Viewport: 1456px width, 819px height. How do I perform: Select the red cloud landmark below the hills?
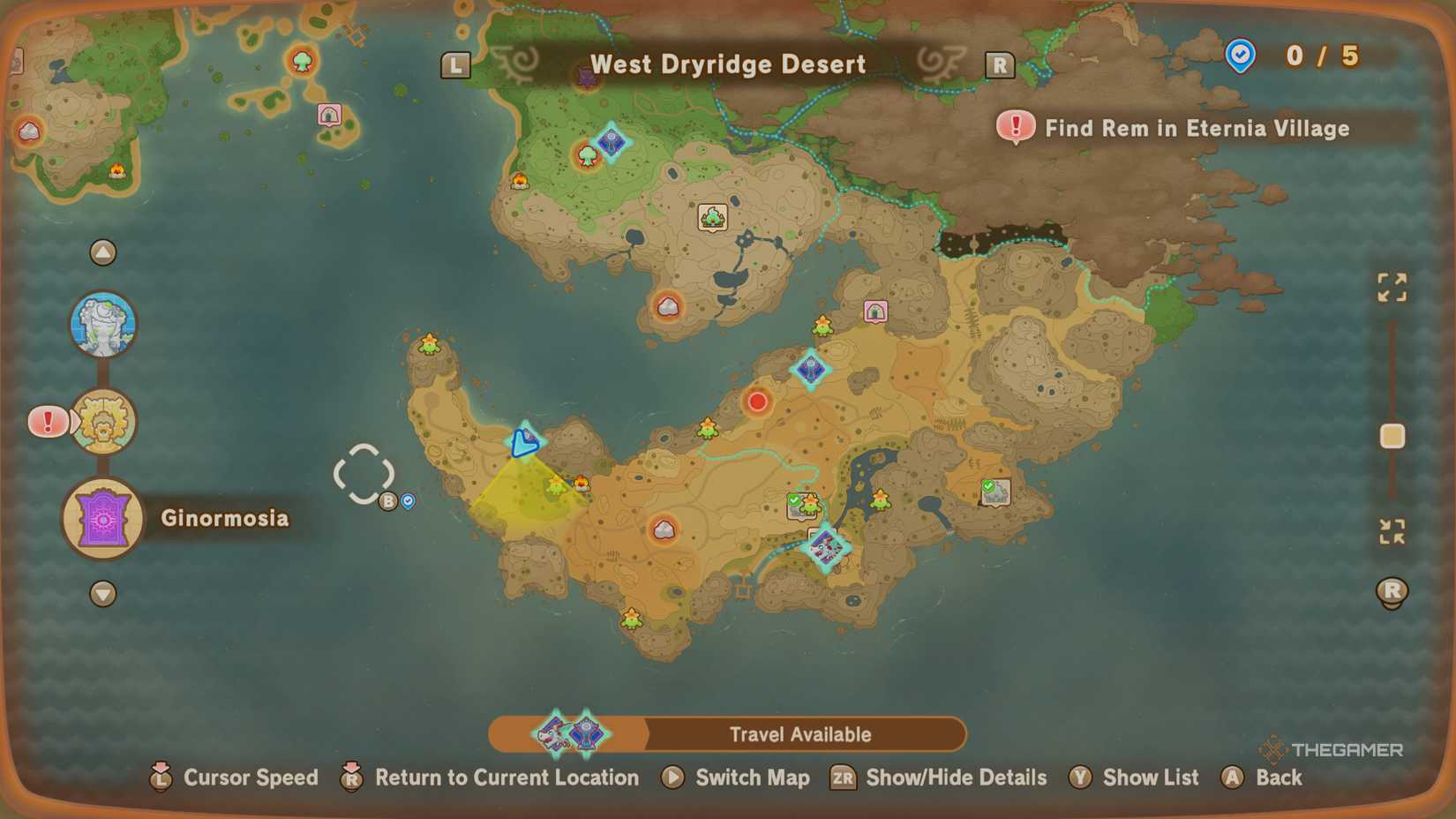click(666, 306)
